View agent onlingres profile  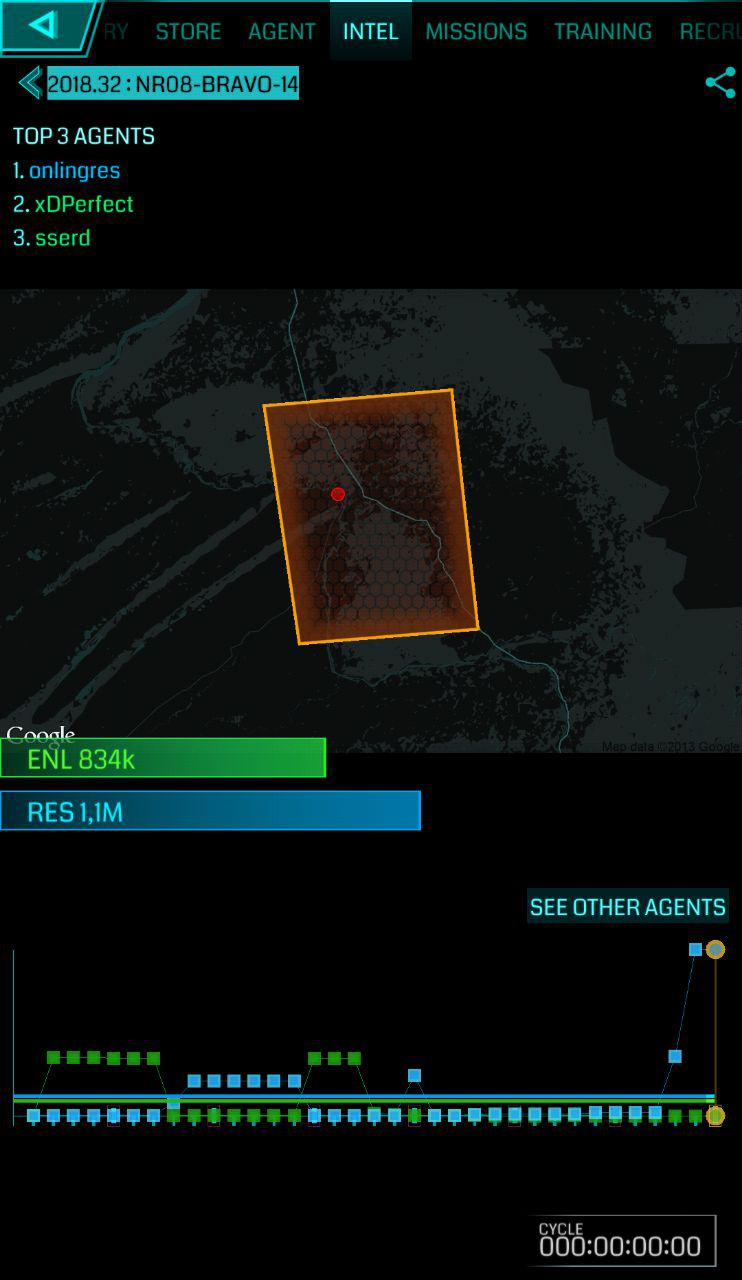point(74,170)
